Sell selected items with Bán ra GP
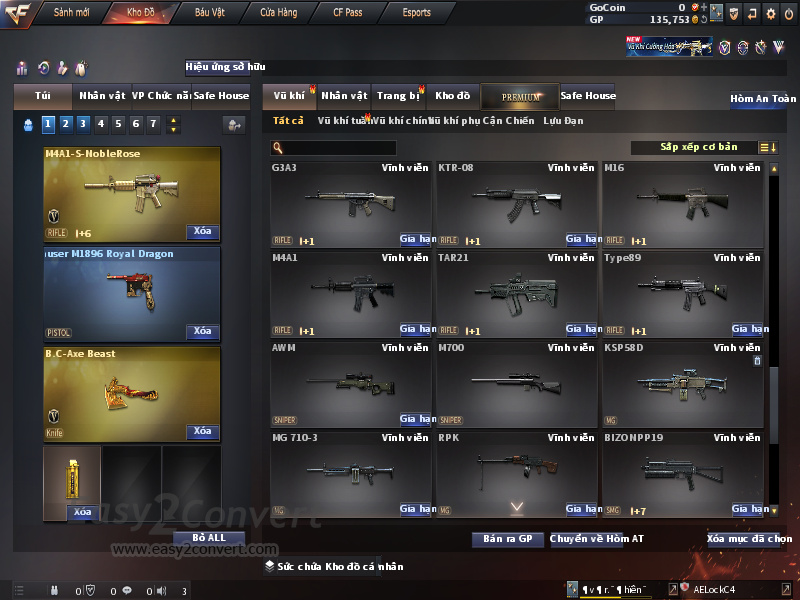The image size is (800, 600). 507,539
